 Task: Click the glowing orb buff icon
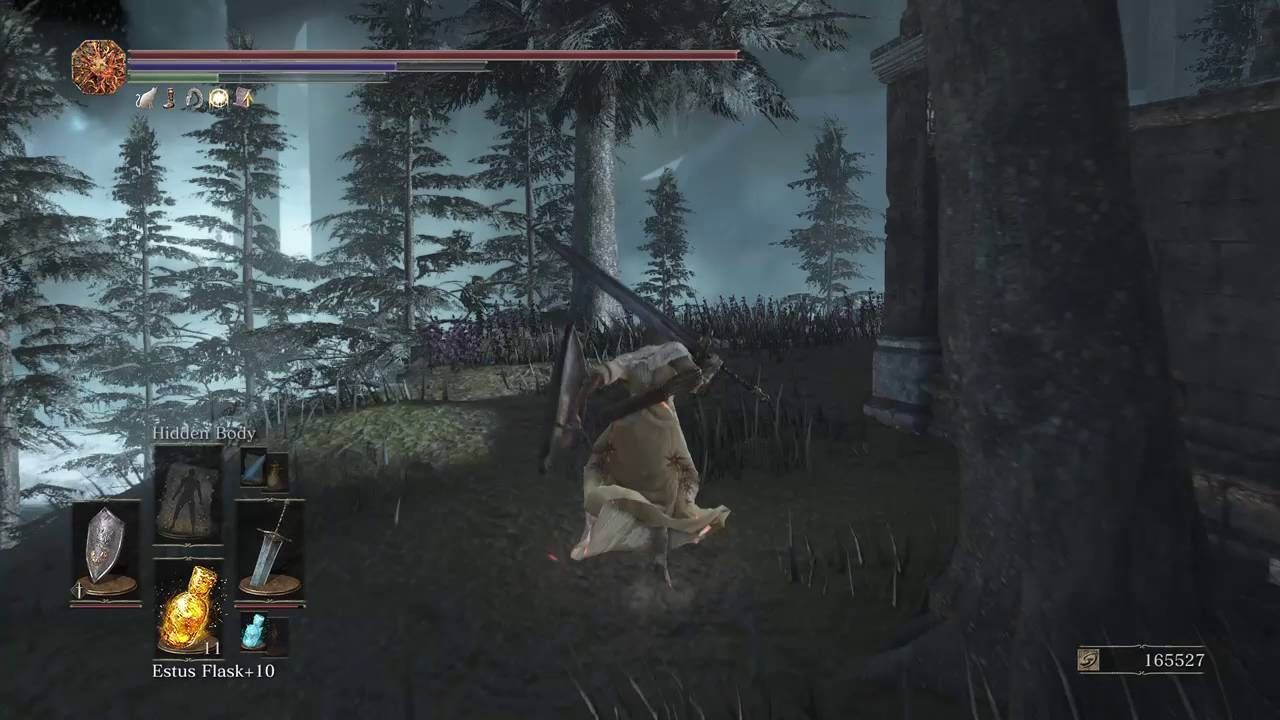tap(219, 98)
